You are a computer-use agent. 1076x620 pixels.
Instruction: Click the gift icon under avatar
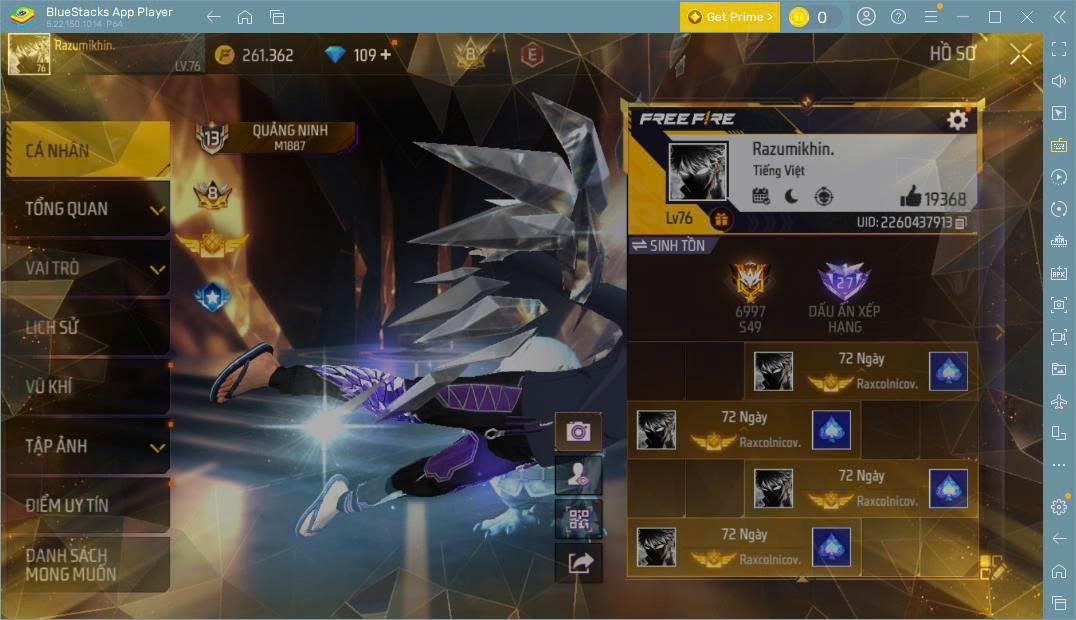[721, 219]
